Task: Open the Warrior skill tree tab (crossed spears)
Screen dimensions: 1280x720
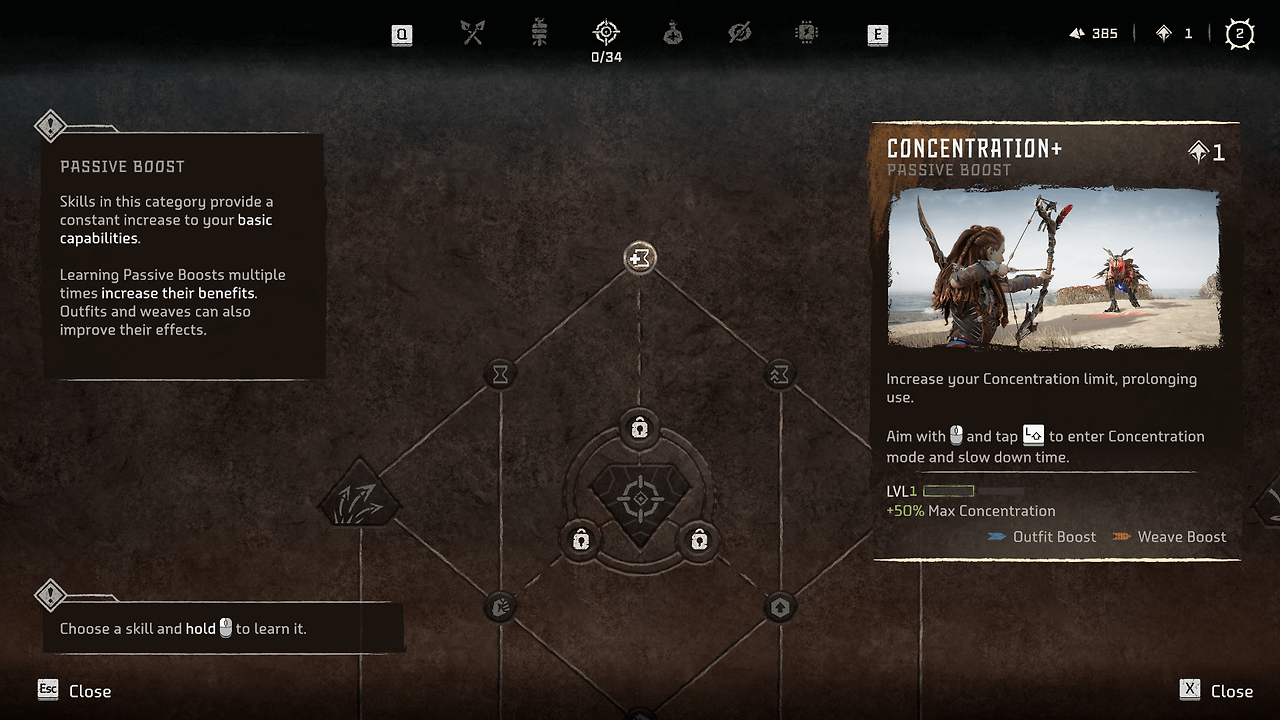Action: point(473,34)
